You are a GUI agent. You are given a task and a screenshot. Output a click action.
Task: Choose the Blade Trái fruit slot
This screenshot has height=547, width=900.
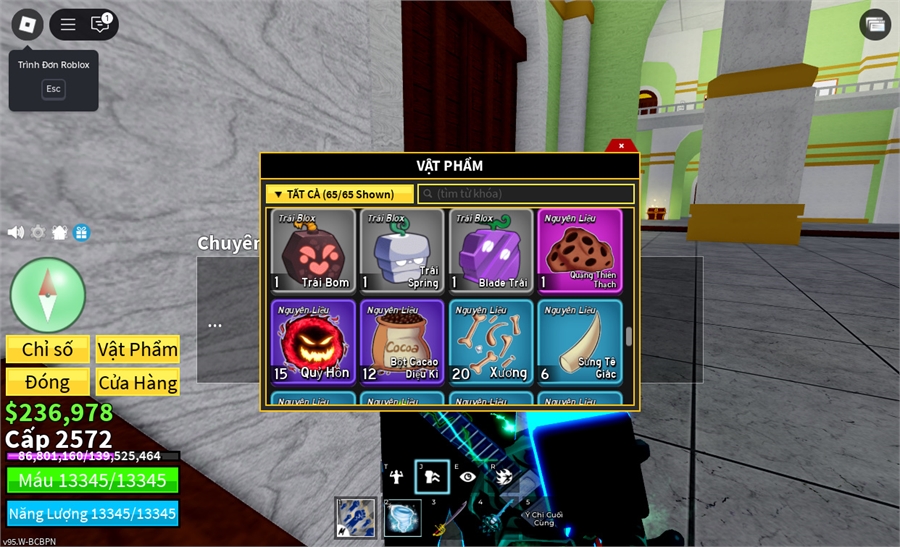point(491,250)
